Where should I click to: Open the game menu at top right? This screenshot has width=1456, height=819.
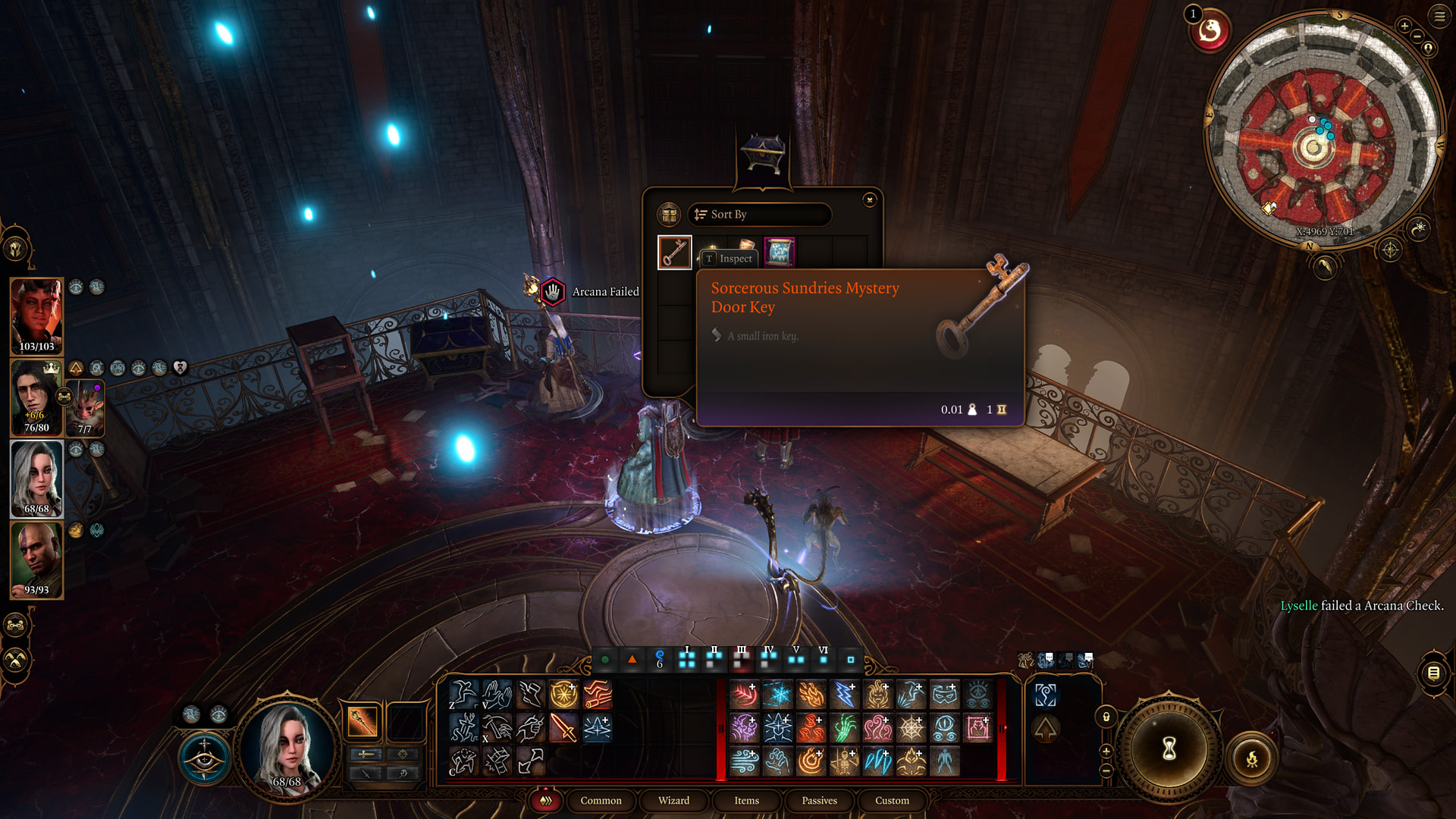[1439, 17]
